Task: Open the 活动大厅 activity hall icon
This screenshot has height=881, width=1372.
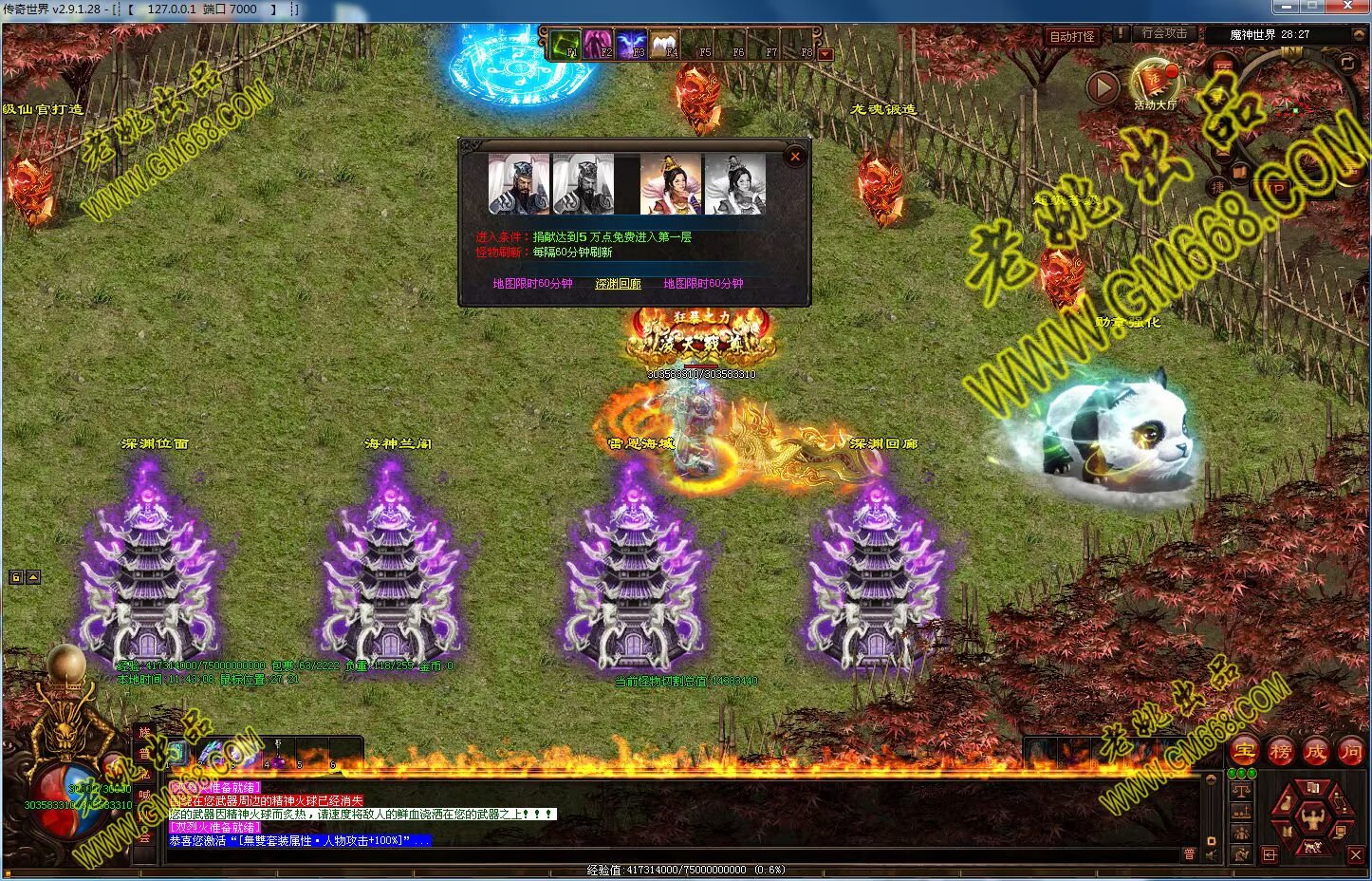Action: pos(1155,84)
